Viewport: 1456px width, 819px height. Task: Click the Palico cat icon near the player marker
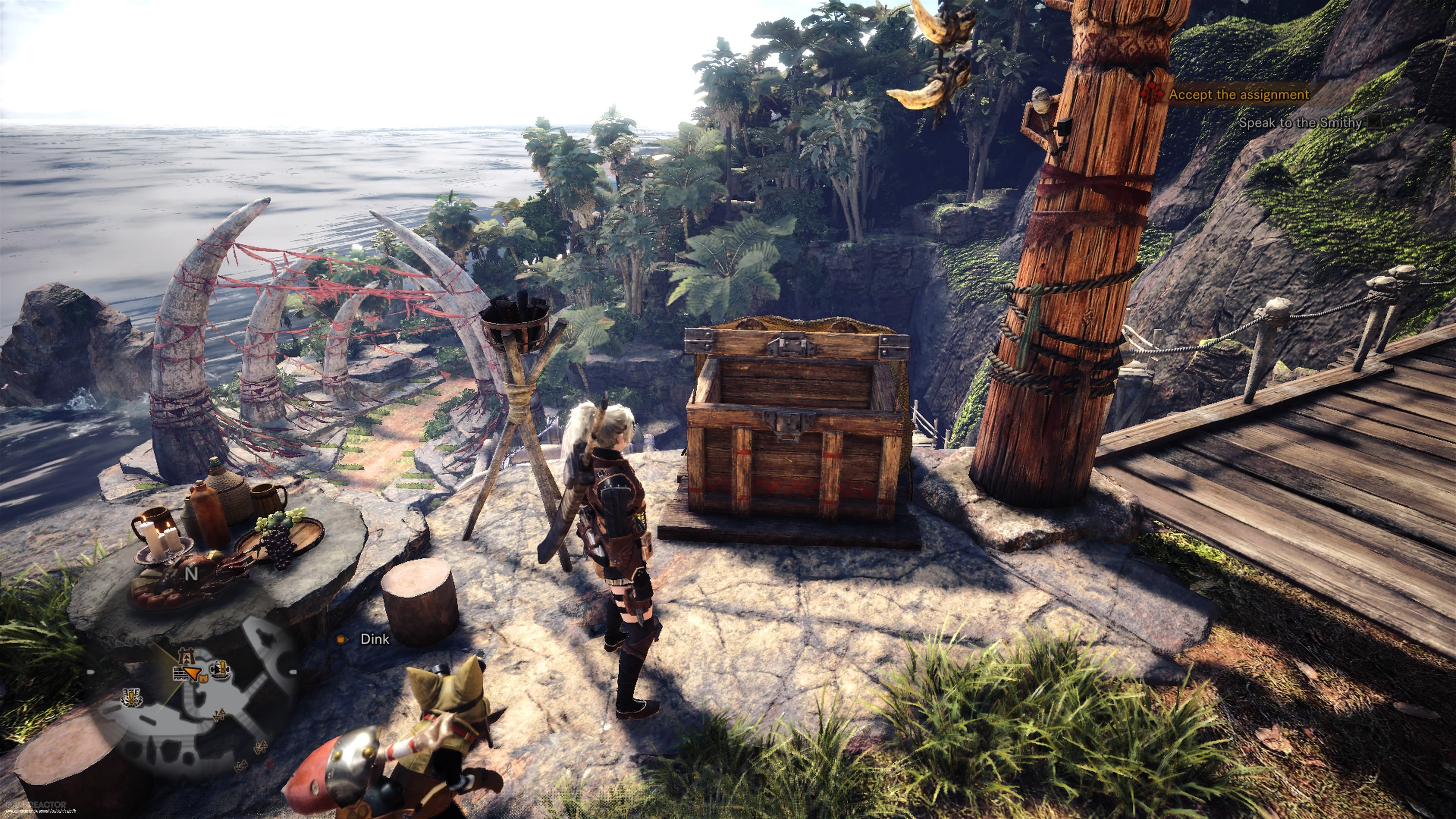(204, 678)
